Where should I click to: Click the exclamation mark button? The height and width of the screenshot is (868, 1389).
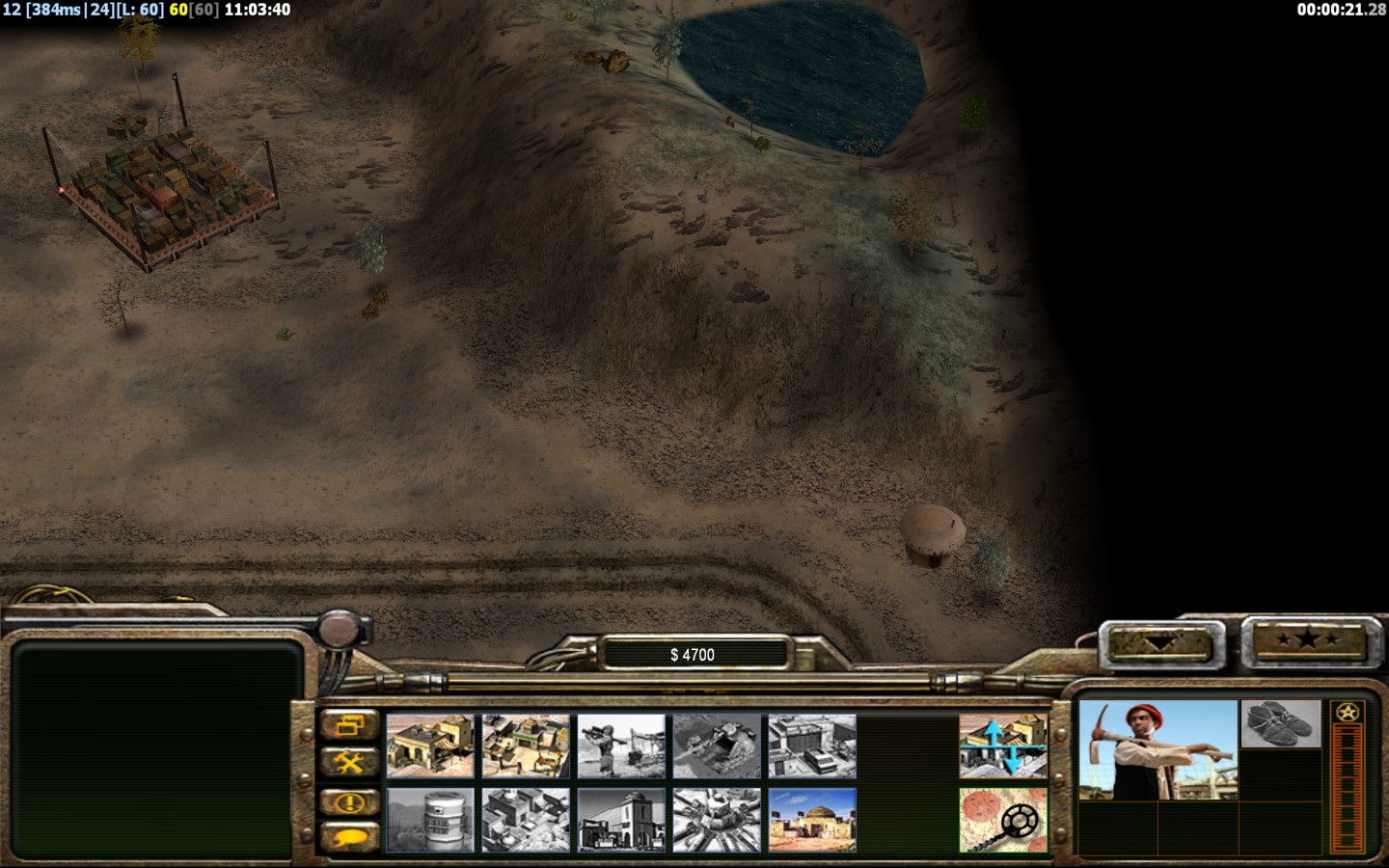click(349, 801)
